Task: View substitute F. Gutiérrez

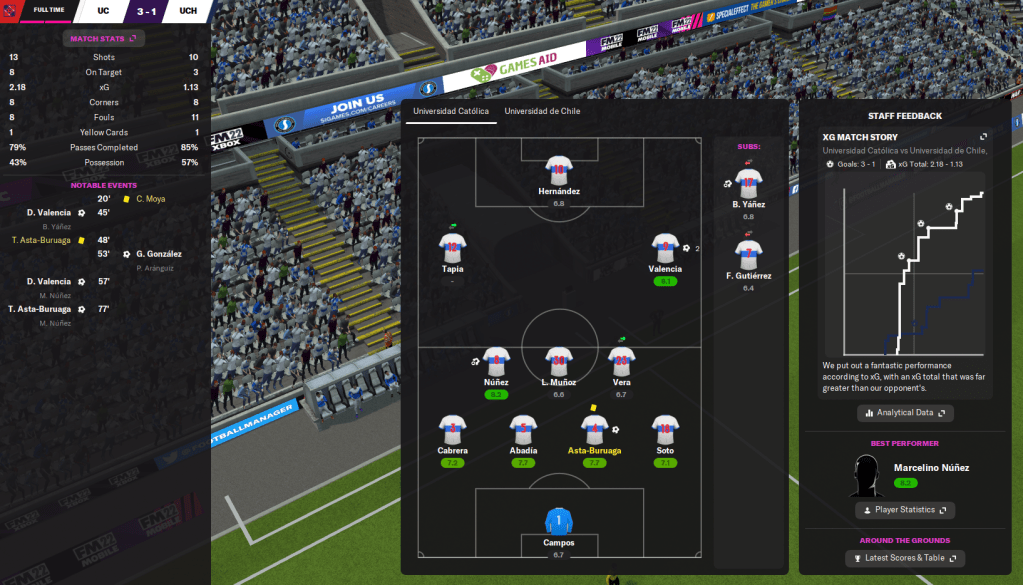Action: (747, 255)
